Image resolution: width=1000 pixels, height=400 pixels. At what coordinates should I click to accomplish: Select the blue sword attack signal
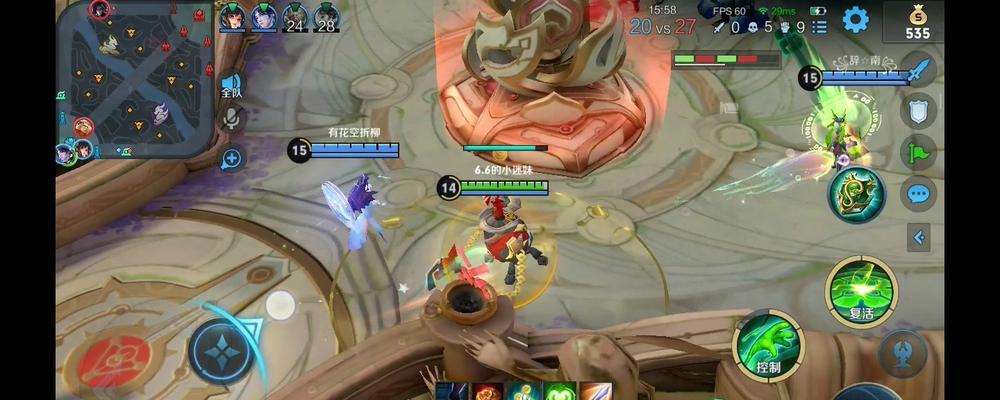[918, 71]
